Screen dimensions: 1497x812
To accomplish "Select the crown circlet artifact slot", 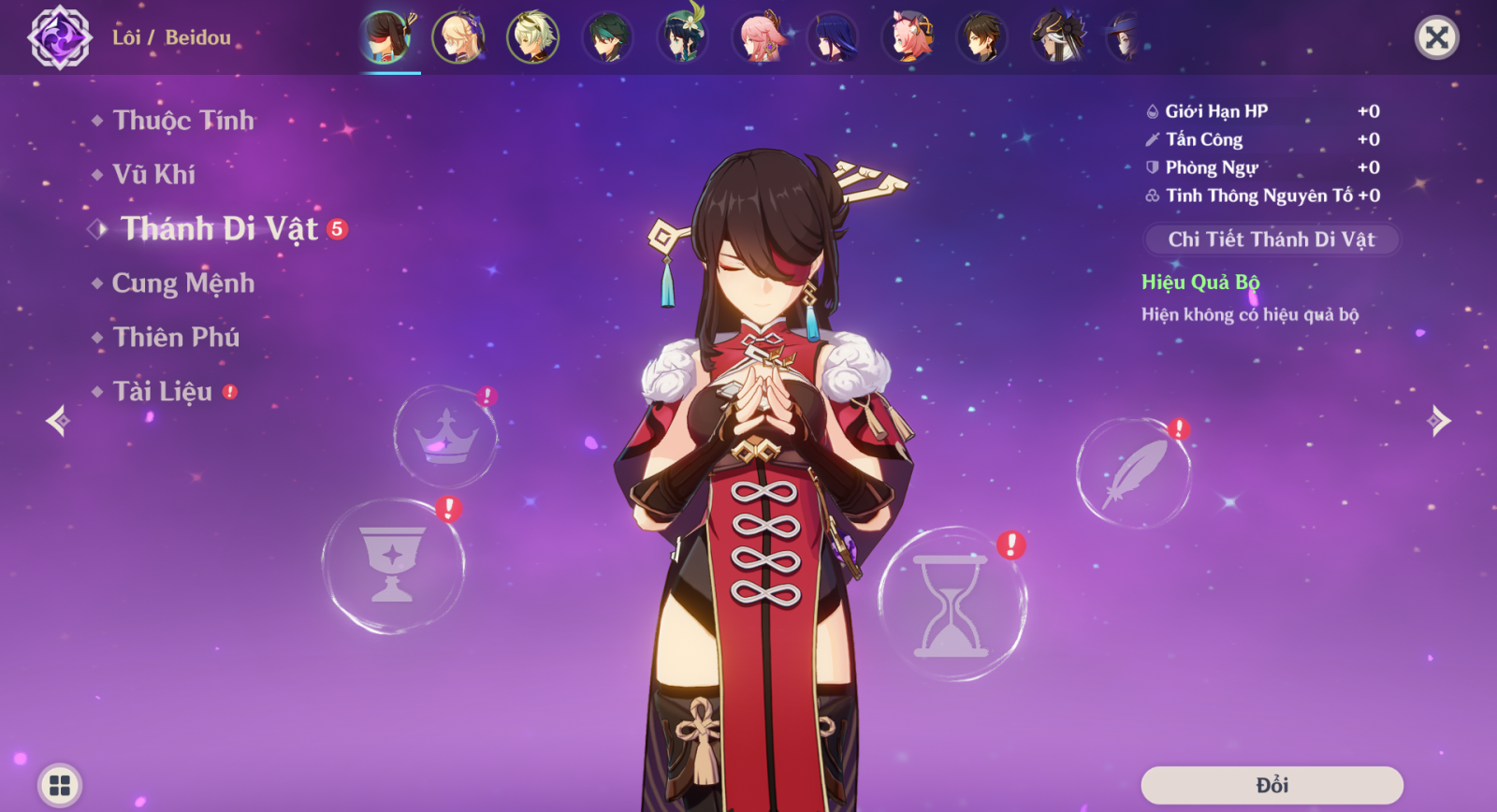I will pos(446,436).
